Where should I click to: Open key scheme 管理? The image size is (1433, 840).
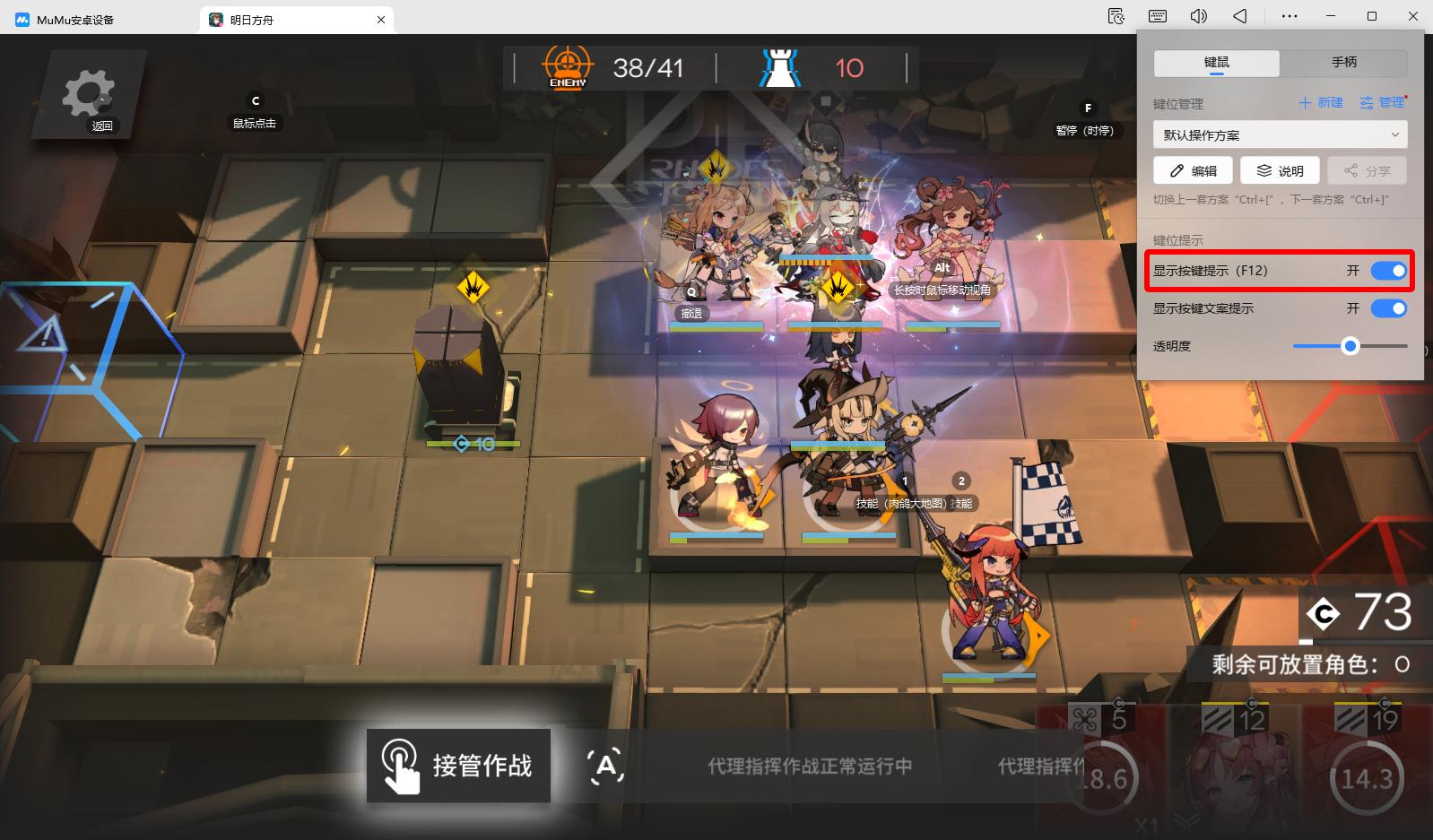1383,102
